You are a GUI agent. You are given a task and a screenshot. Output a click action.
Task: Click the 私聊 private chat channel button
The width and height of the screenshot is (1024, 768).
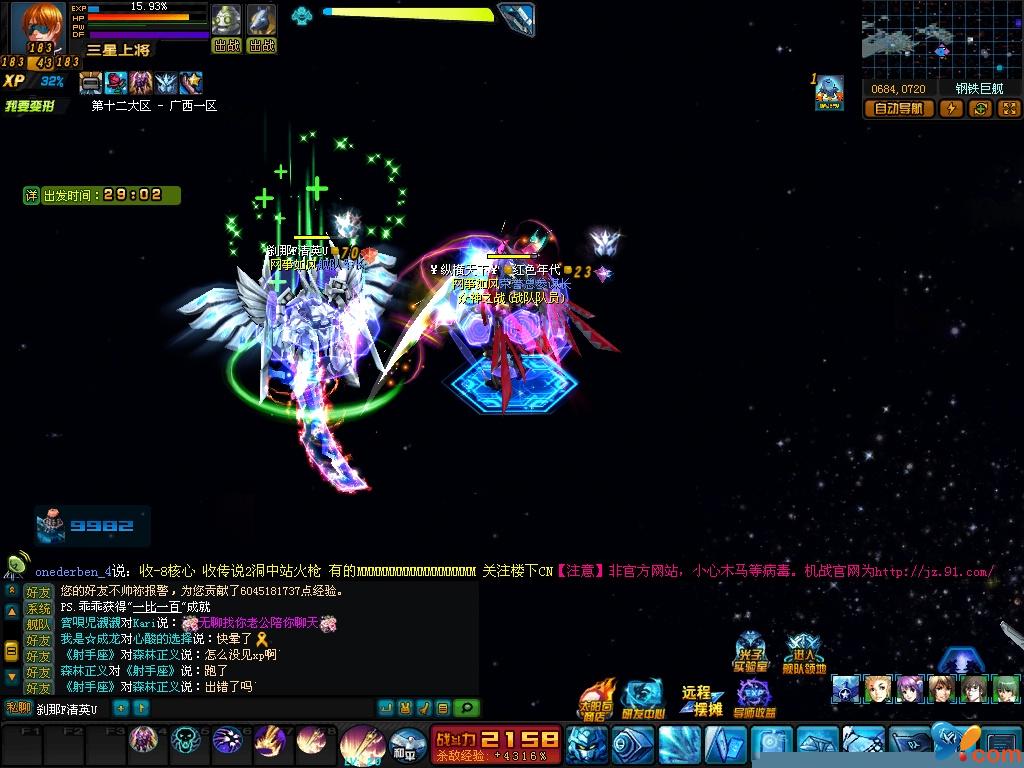click(x=18, y=708)
